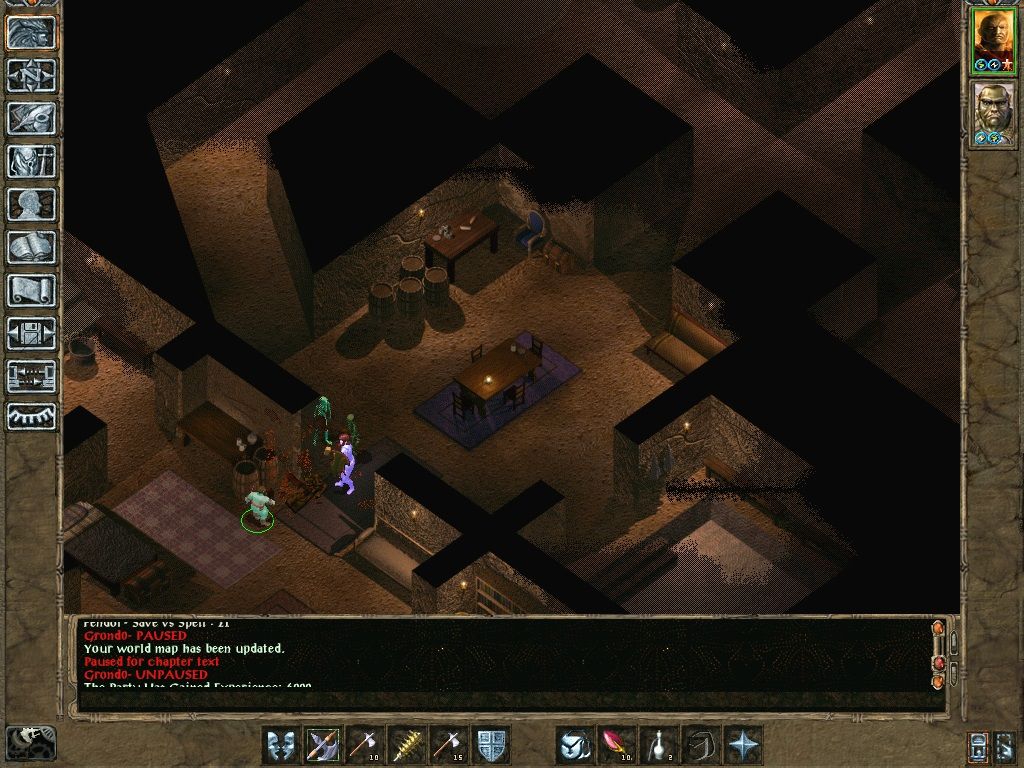Open special abilities with the star button
This screenshot has width=1024, height=768.
point(744,745)
